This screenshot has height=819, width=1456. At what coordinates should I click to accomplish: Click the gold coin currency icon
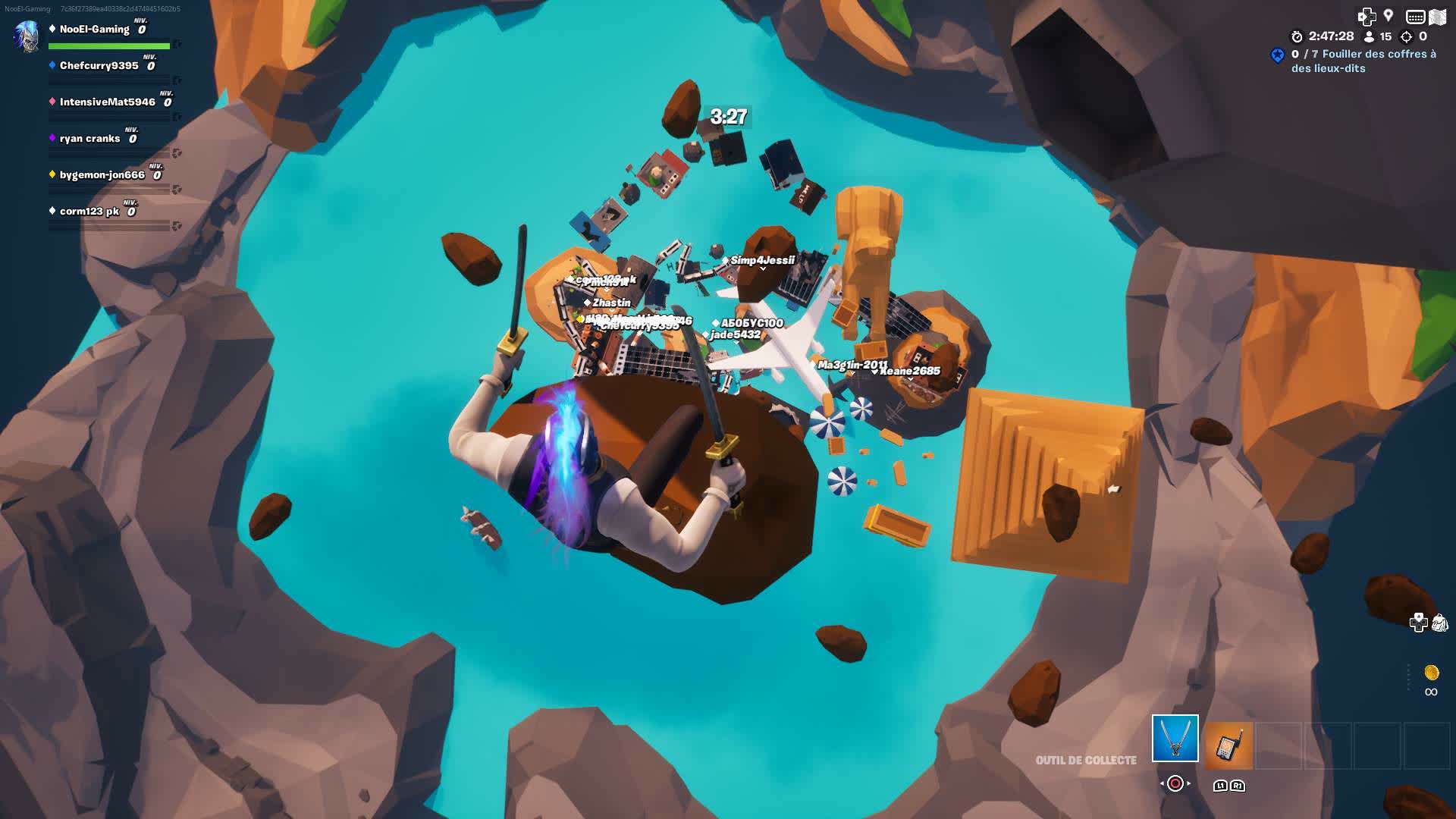point(1431,673)
